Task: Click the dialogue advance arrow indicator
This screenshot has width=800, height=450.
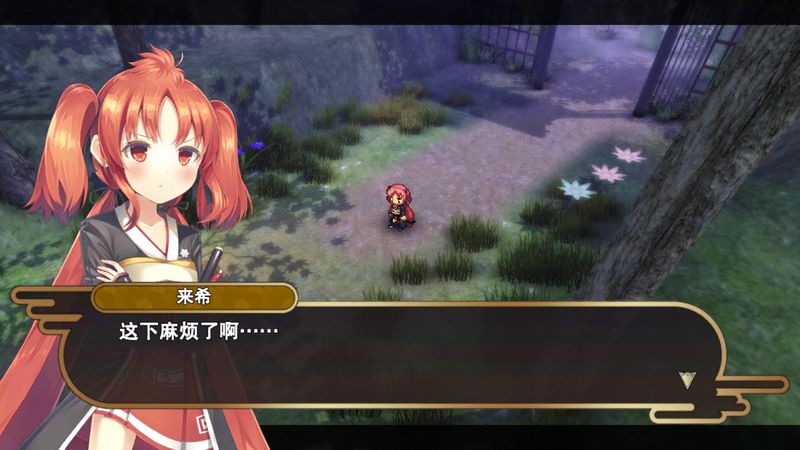Action: (x=686, y=379)
